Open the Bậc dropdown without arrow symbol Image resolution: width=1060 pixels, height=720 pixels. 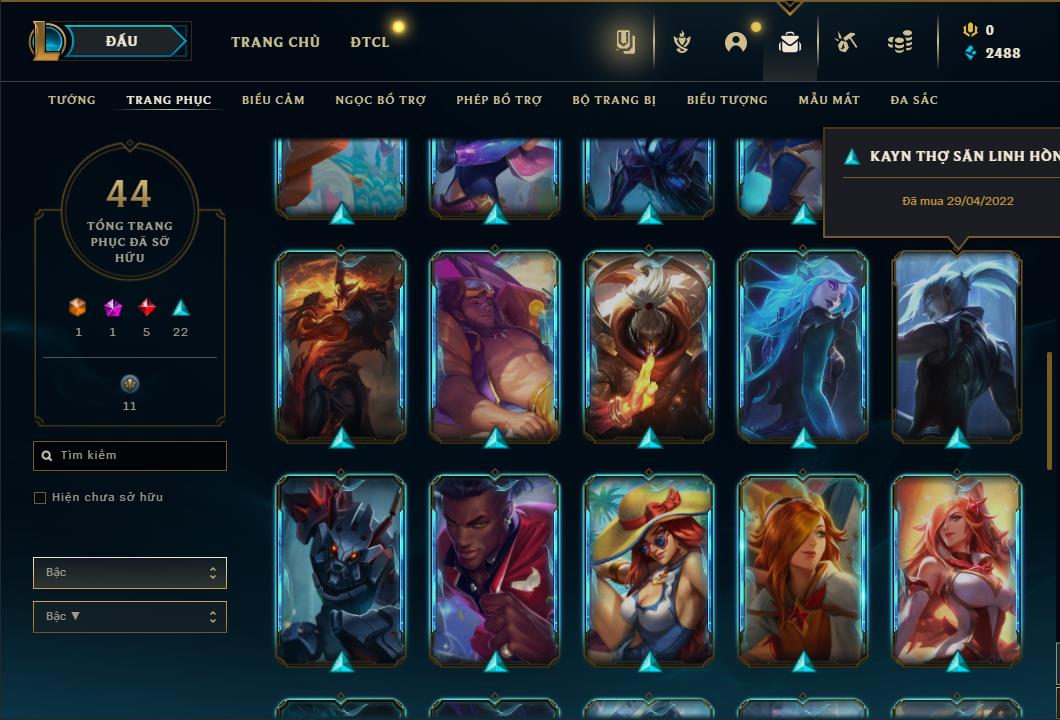click(130, 573)
